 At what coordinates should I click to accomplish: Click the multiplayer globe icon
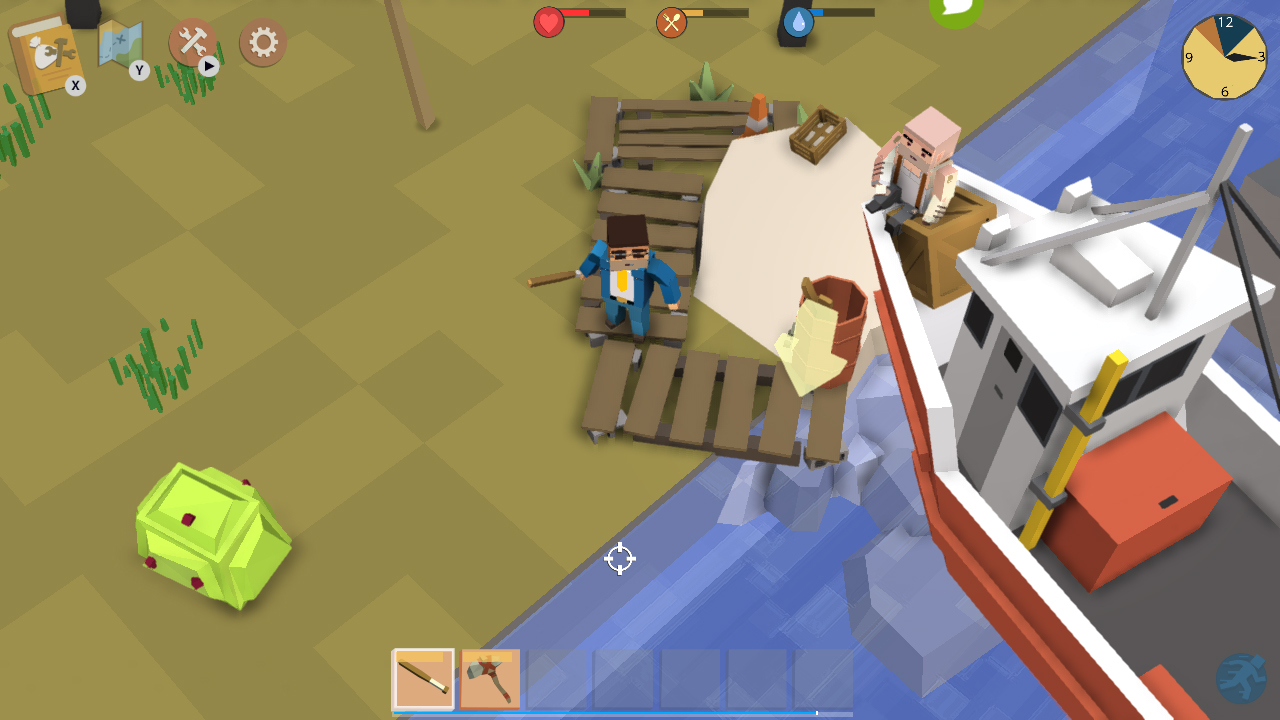point(1241,676)
